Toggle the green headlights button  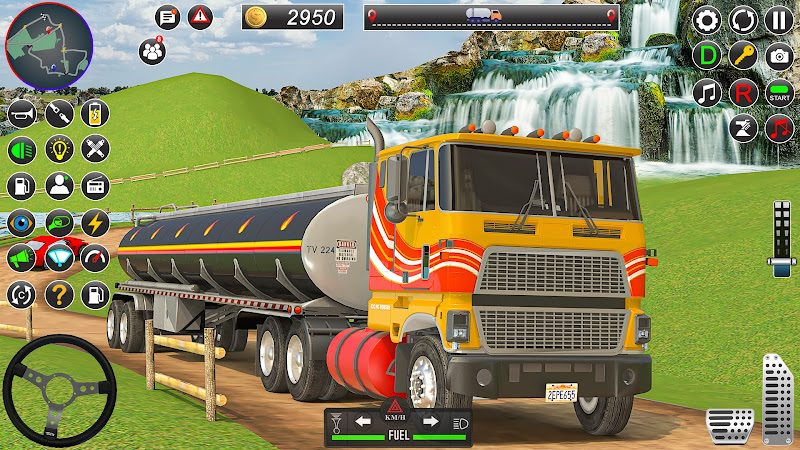22,150
